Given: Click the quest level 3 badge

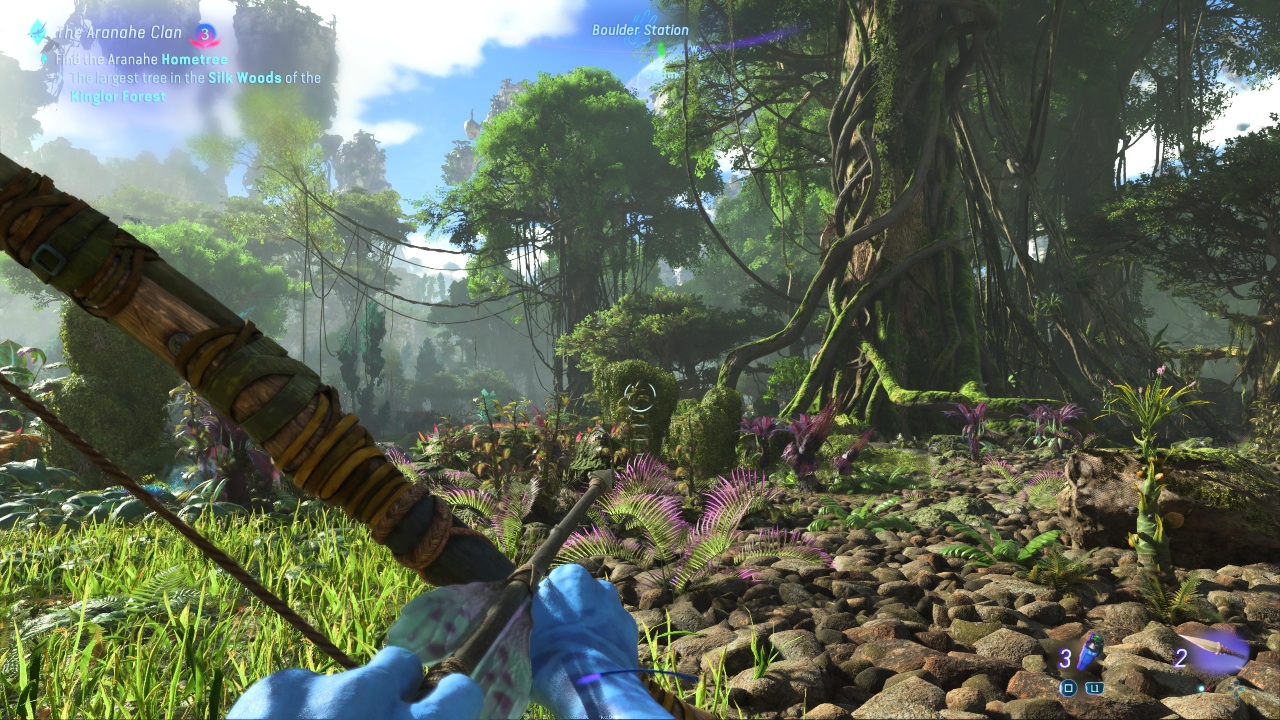Looking at the screenshot, I should click(205, 35).
